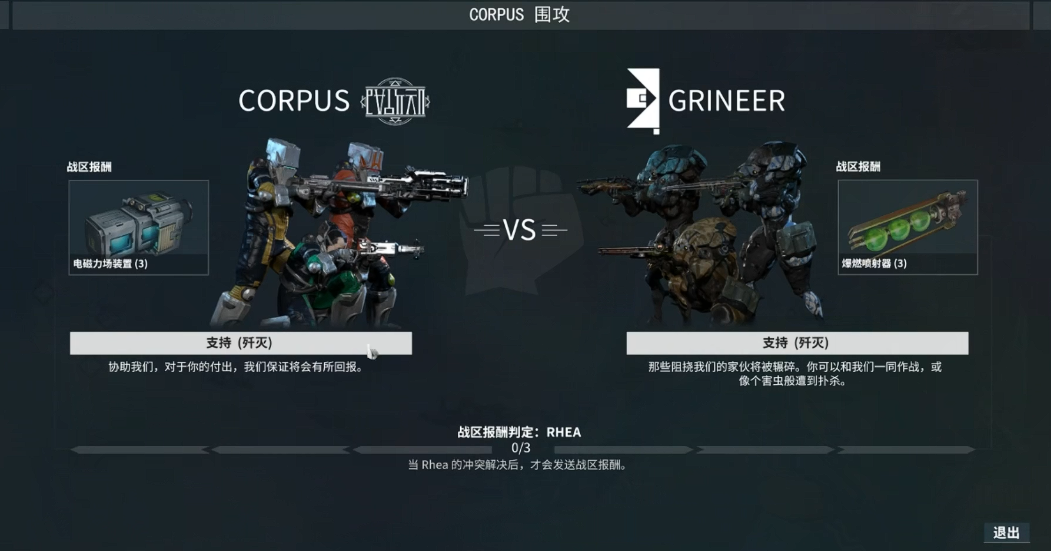Select the 电磁力场装置 reward tile

[138, 227]
